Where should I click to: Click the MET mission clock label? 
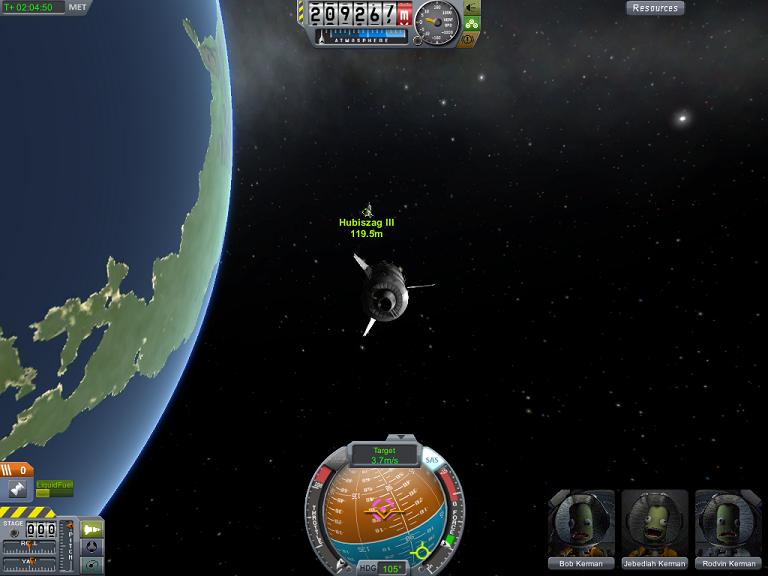coord(77,7)
